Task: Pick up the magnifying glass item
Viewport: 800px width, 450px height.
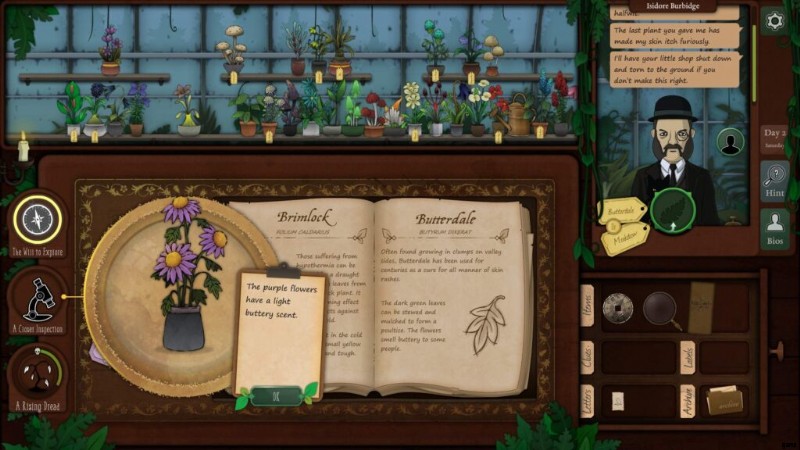Action: click(659, 307)
